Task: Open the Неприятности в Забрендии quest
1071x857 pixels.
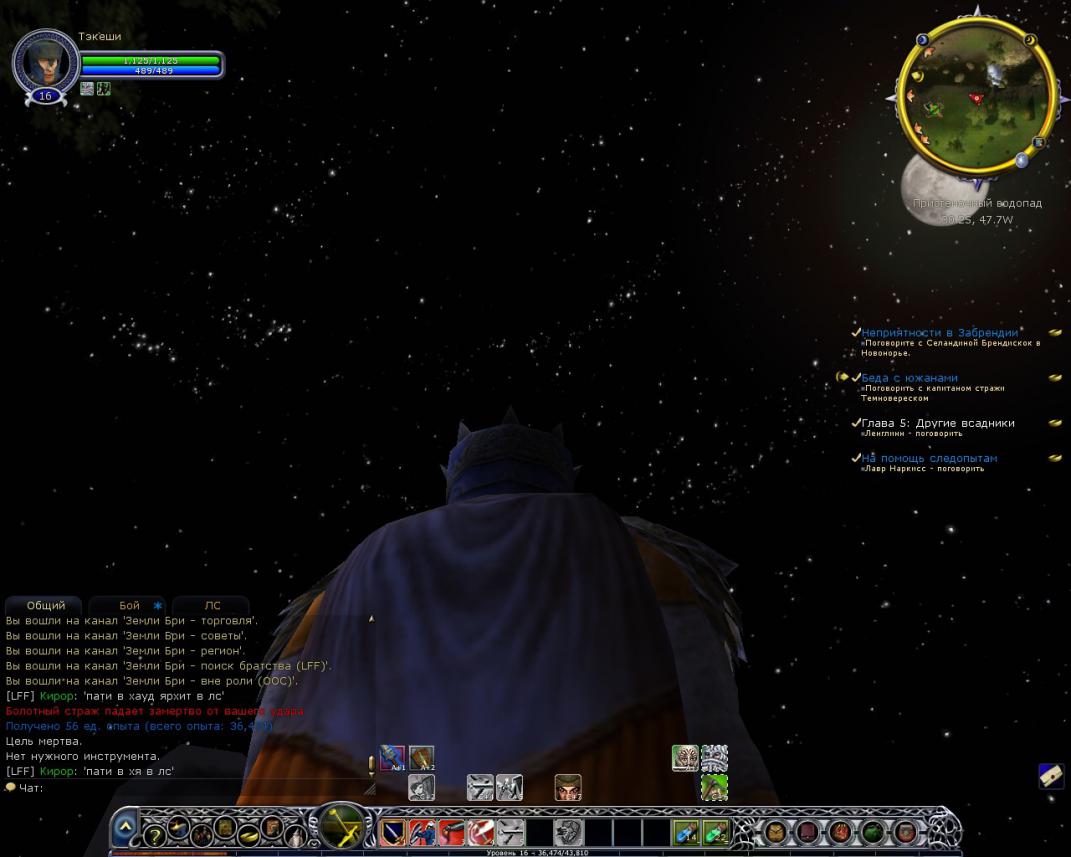Action: [x=939, y=333]
